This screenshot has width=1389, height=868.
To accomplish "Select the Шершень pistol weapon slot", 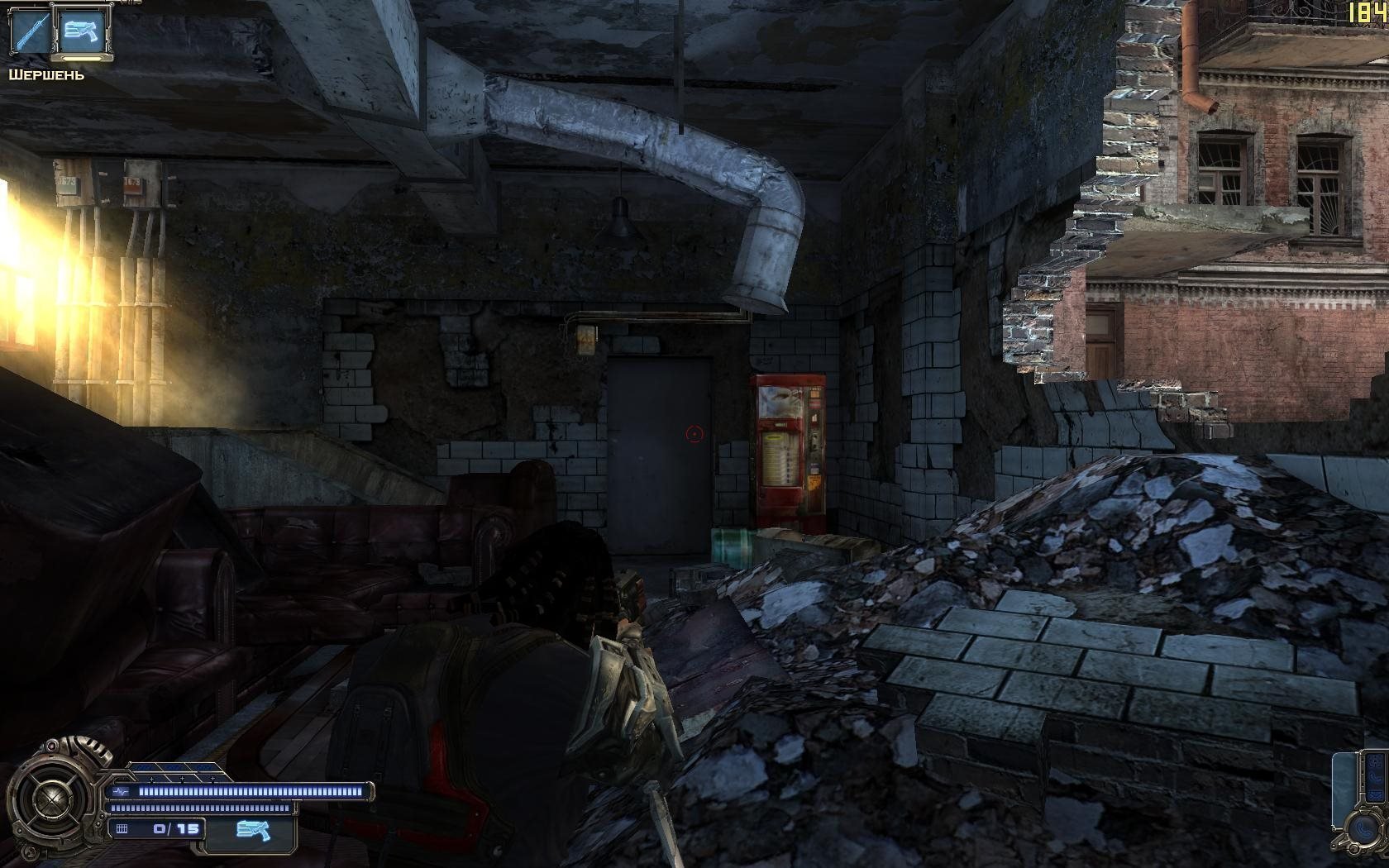I will 84,33.
